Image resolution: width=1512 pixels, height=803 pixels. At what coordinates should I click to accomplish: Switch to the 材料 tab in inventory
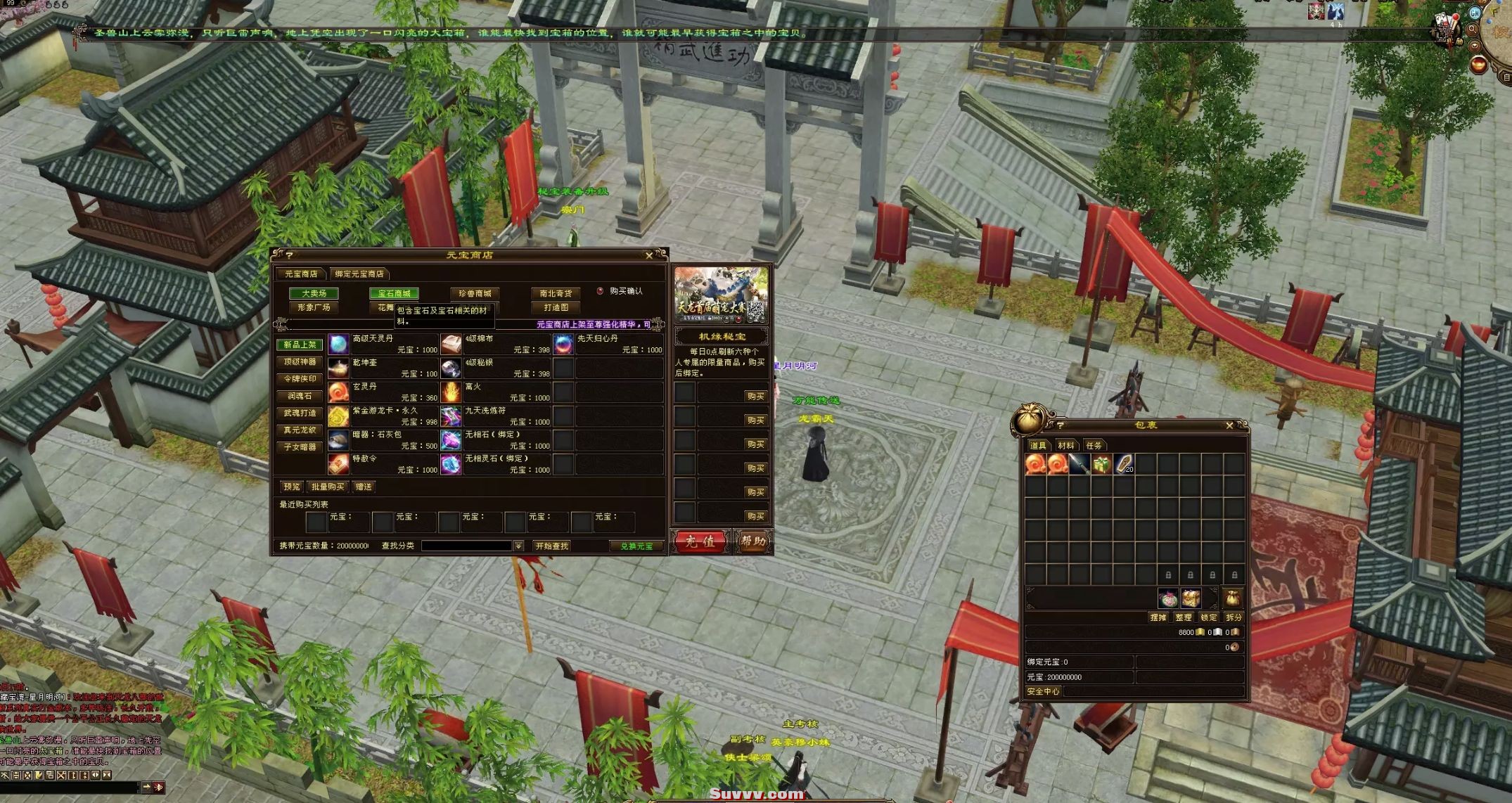click(1066, 445)
